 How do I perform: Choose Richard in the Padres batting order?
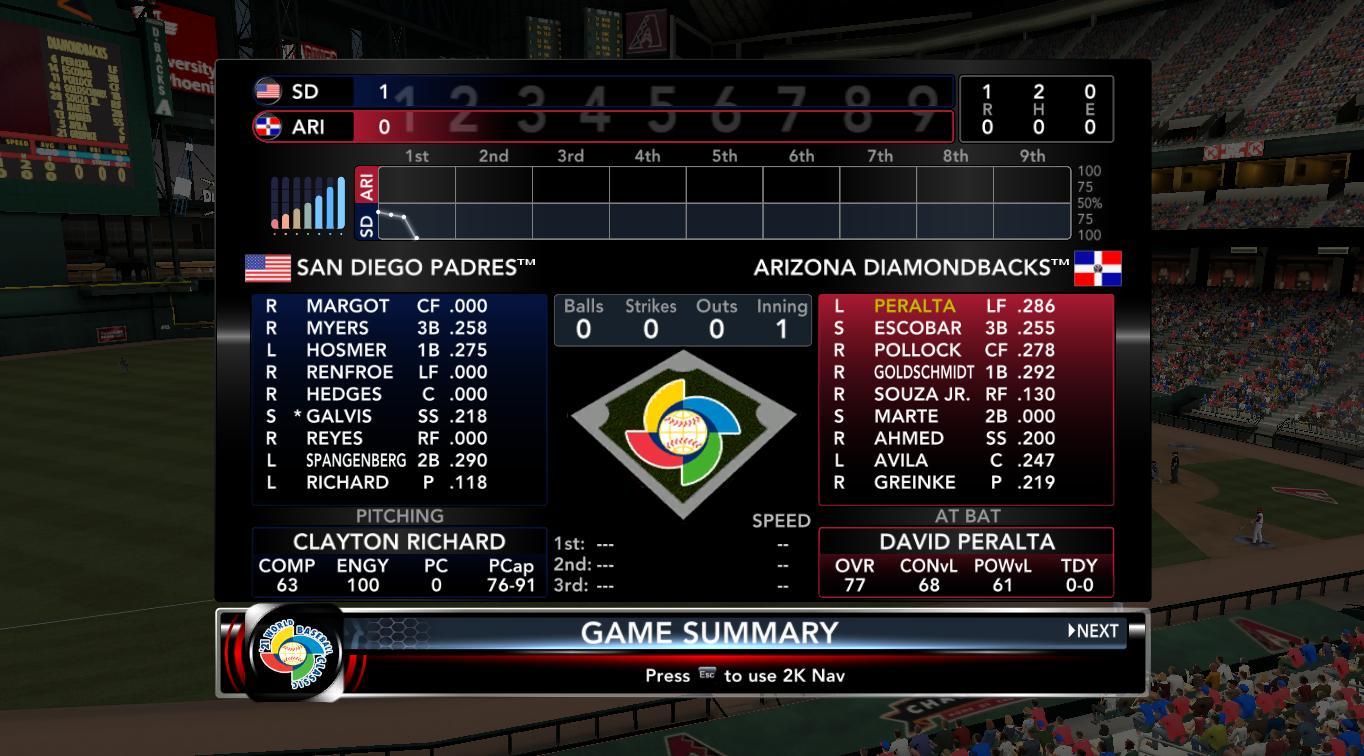pyautogui.click(x=347, y=482)
